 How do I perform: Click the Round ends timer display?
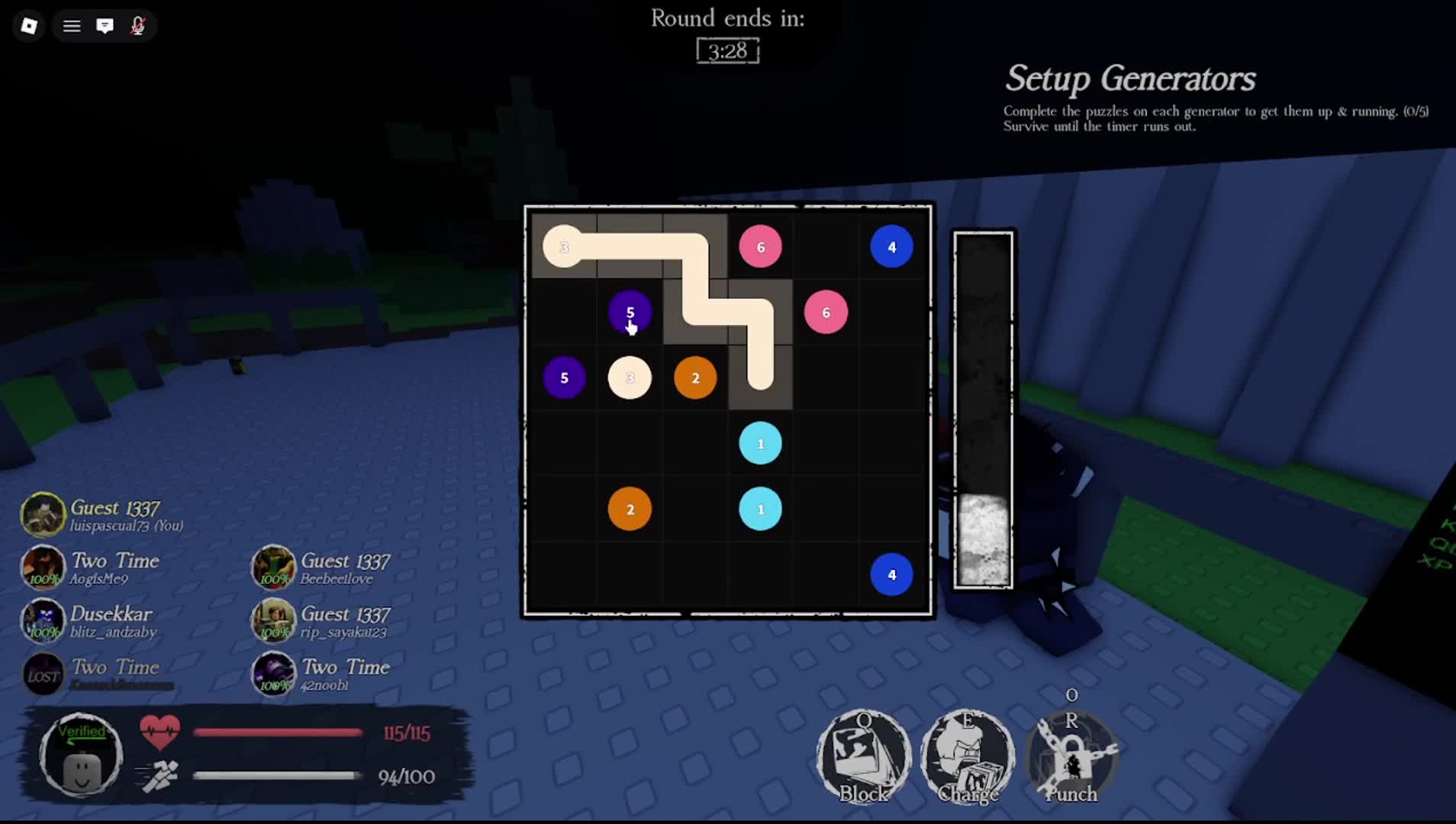point(726,51)
